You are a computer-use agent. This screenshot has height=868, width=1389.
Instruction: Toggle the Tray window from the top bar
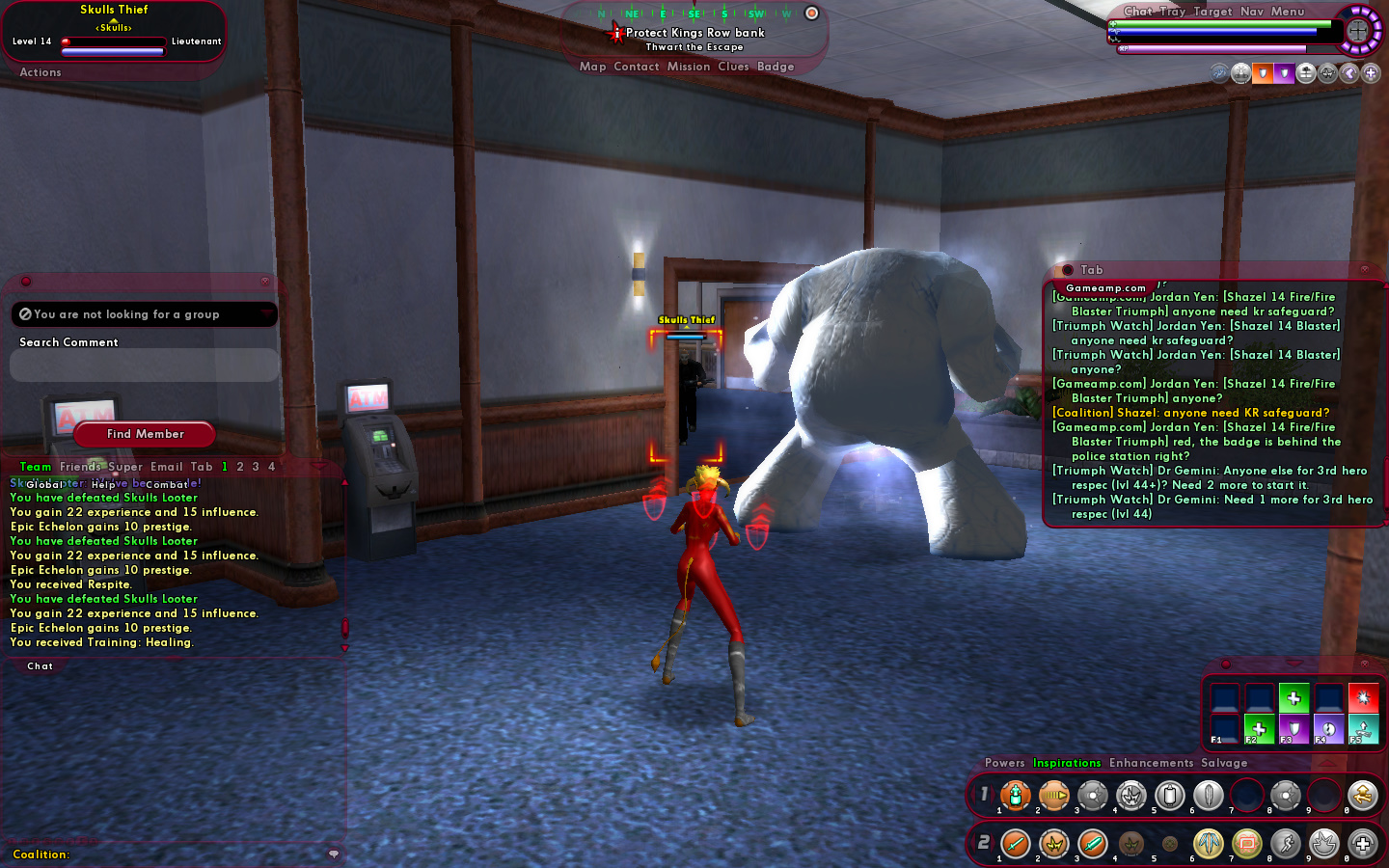[x=1173, y=12]
